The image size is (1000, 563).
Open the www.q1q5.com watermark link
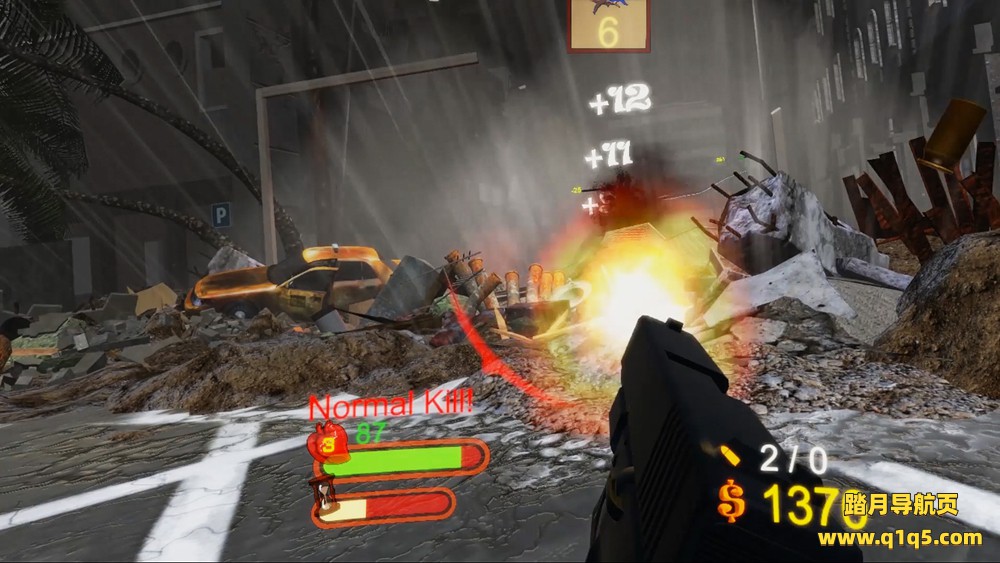click(x=900, y=538)
